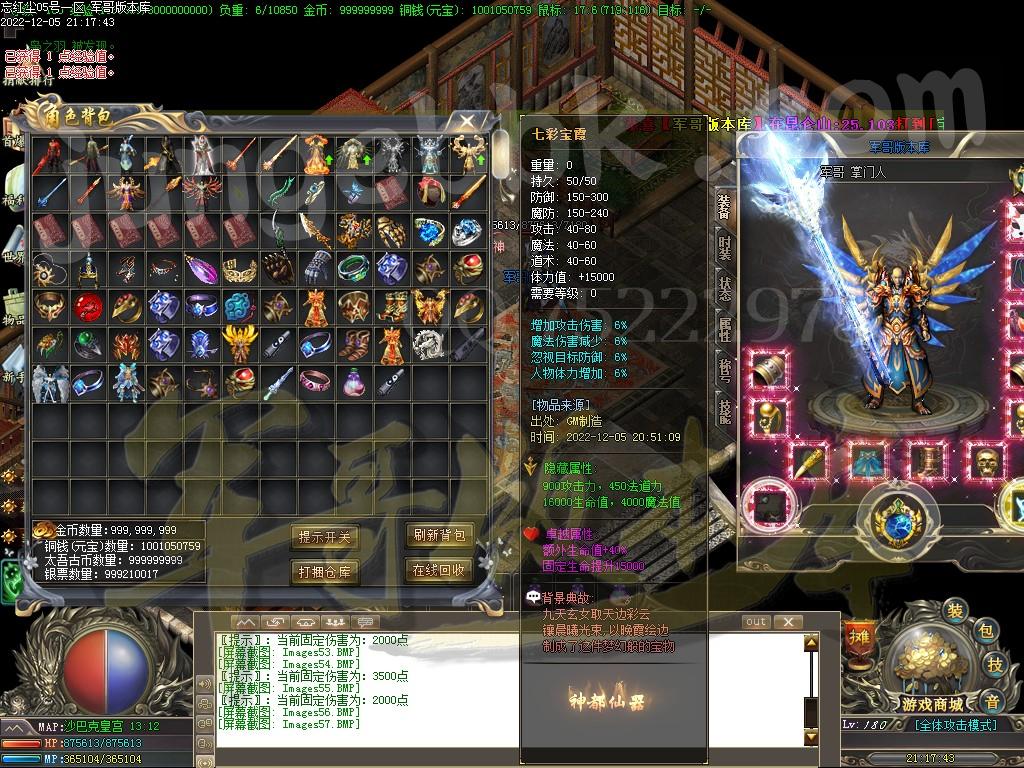Screen dimensions: 1024x768
Task: Close the 角色背包 inventory window
Action: (467, 122)
